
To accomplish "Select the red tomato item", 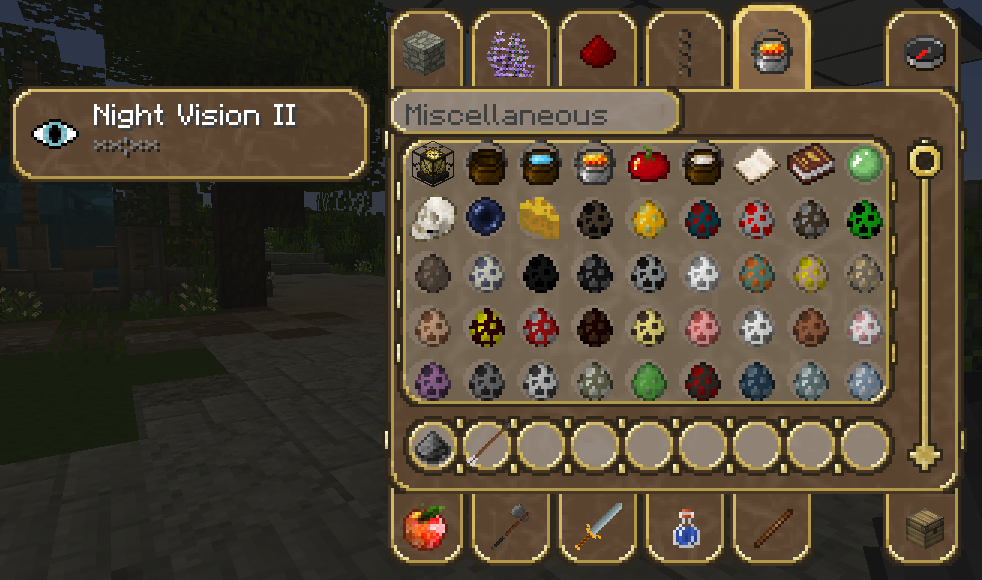I will (x=648, y=164).
